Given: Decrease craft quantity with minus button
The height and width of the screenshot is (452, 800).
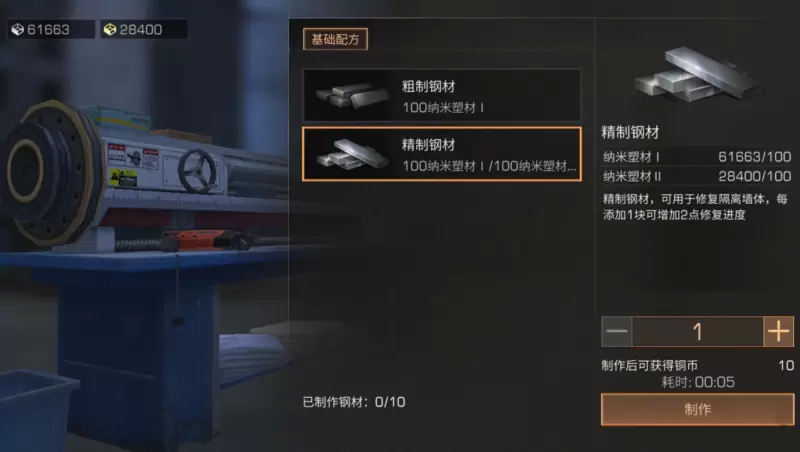Looking at the screenshot, I should (x=617, y=331).
